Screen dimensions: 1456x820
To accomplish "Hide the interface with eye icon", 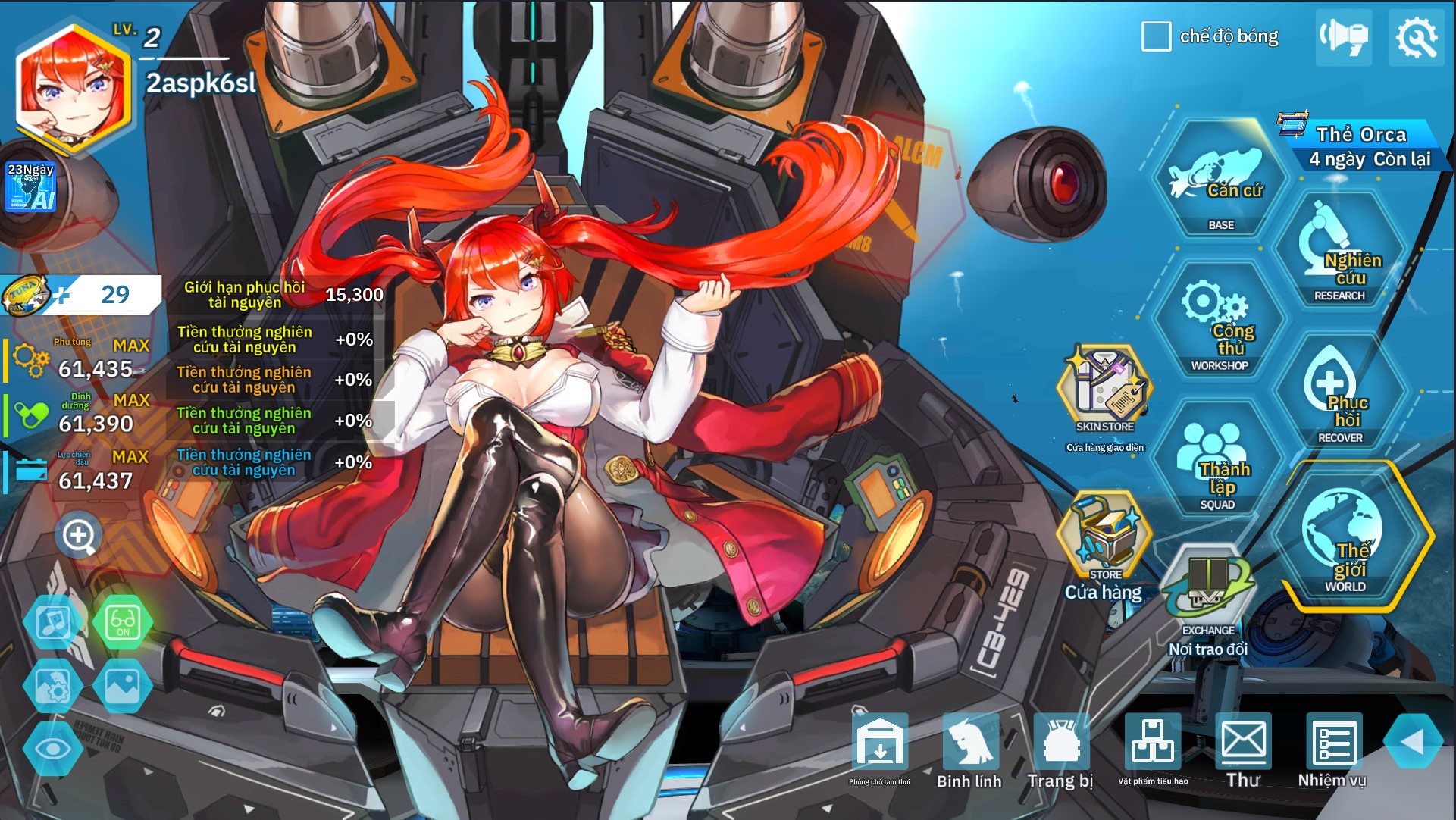I will click(x=53, y=749).
